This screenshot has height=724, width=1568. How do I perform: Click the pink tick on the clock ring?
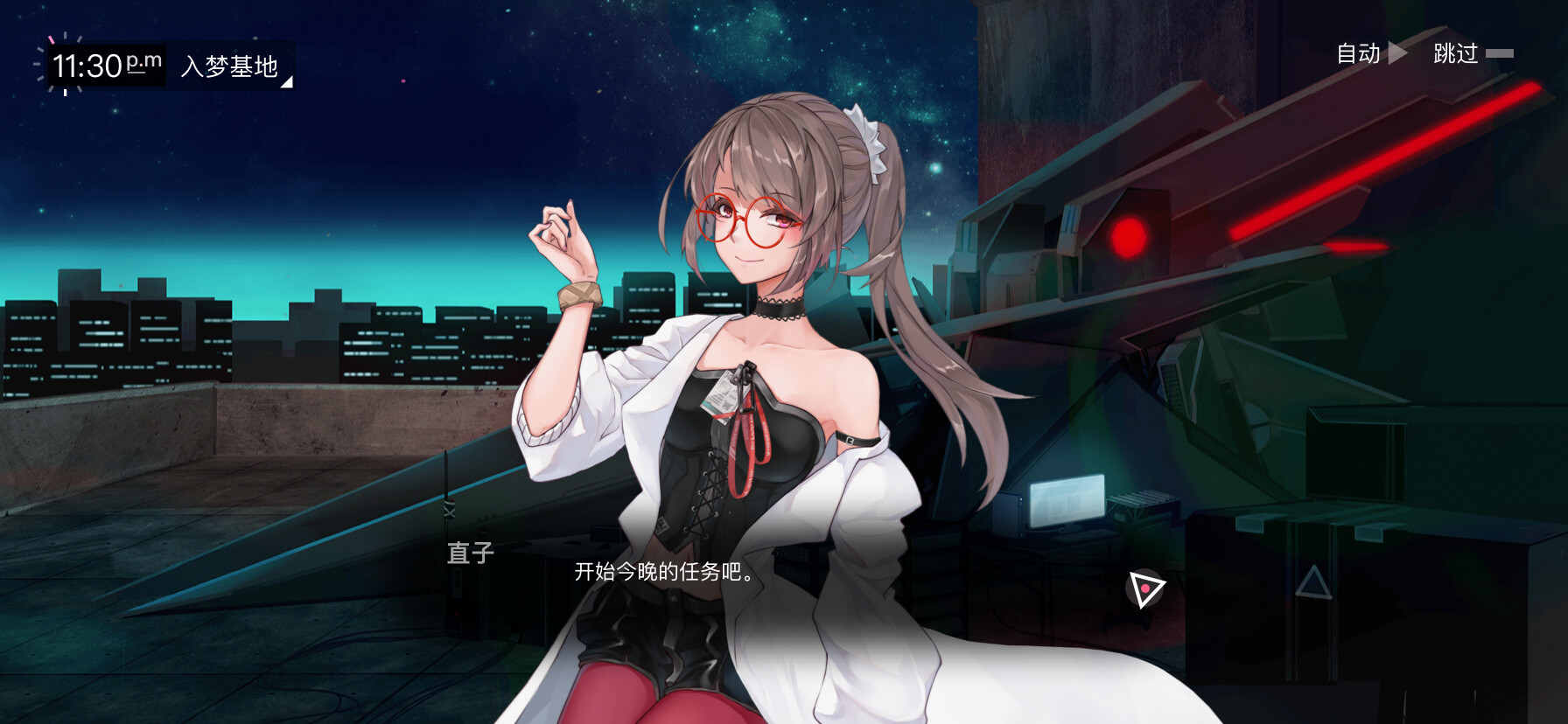[x=51, y=39]
